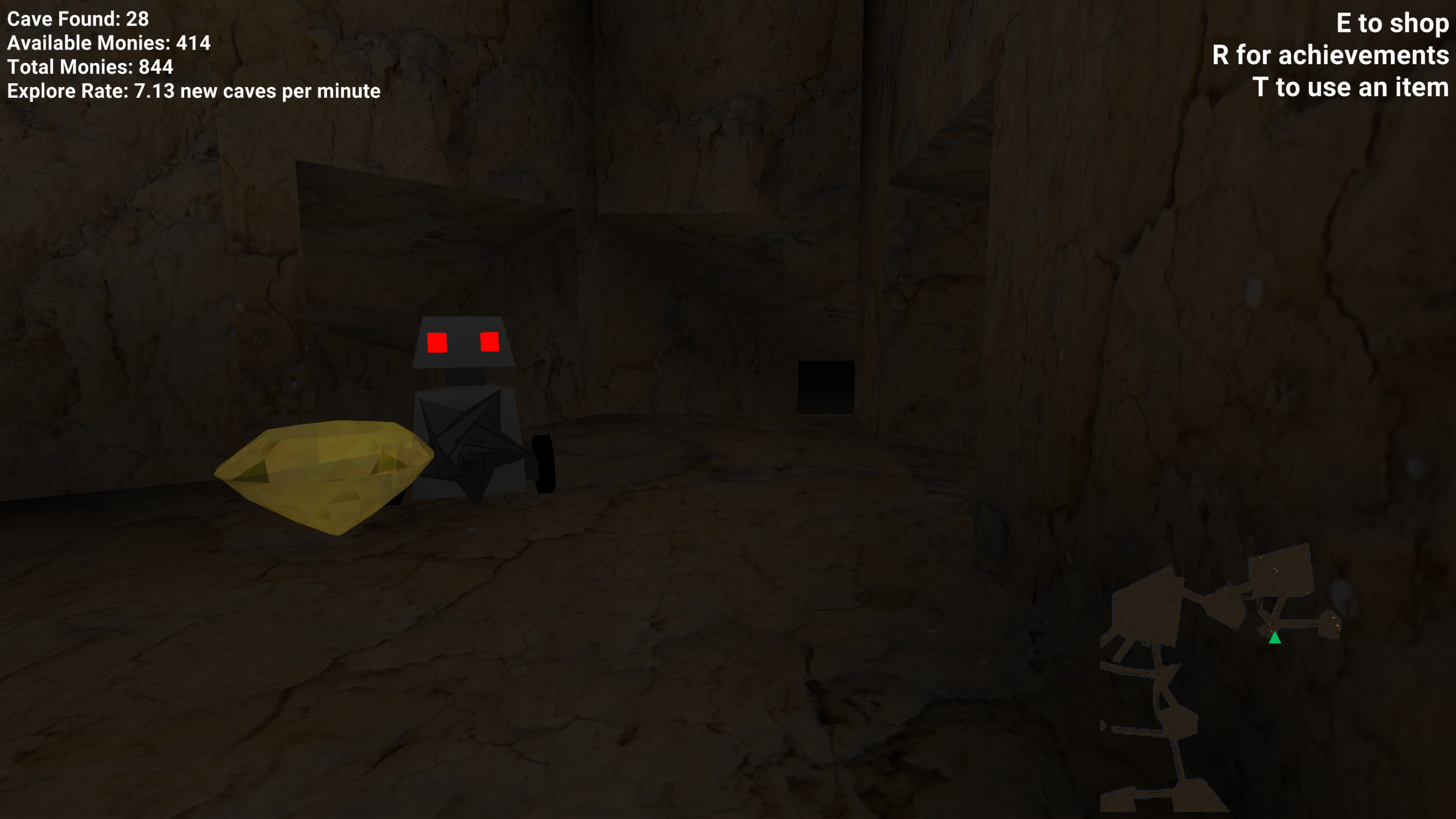1456x819 pixels.
Task: Click the 'Available Monies: 414' display
Action: [108, 43]
